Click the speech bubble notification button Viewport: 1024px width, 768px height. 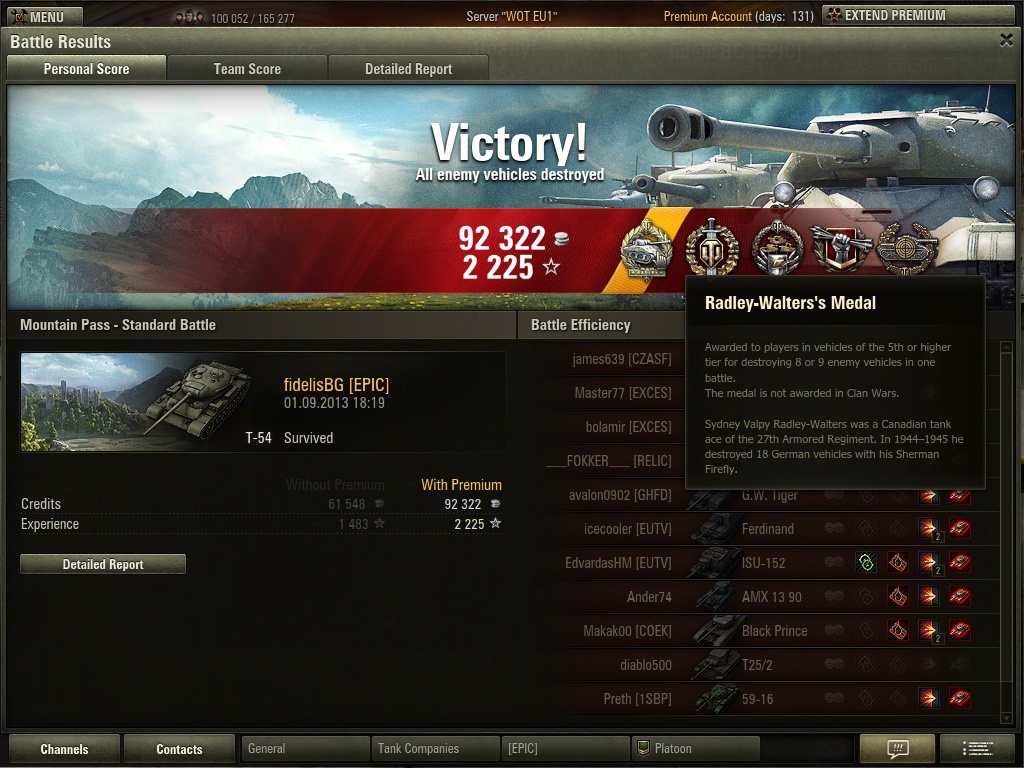click(897, 748)
